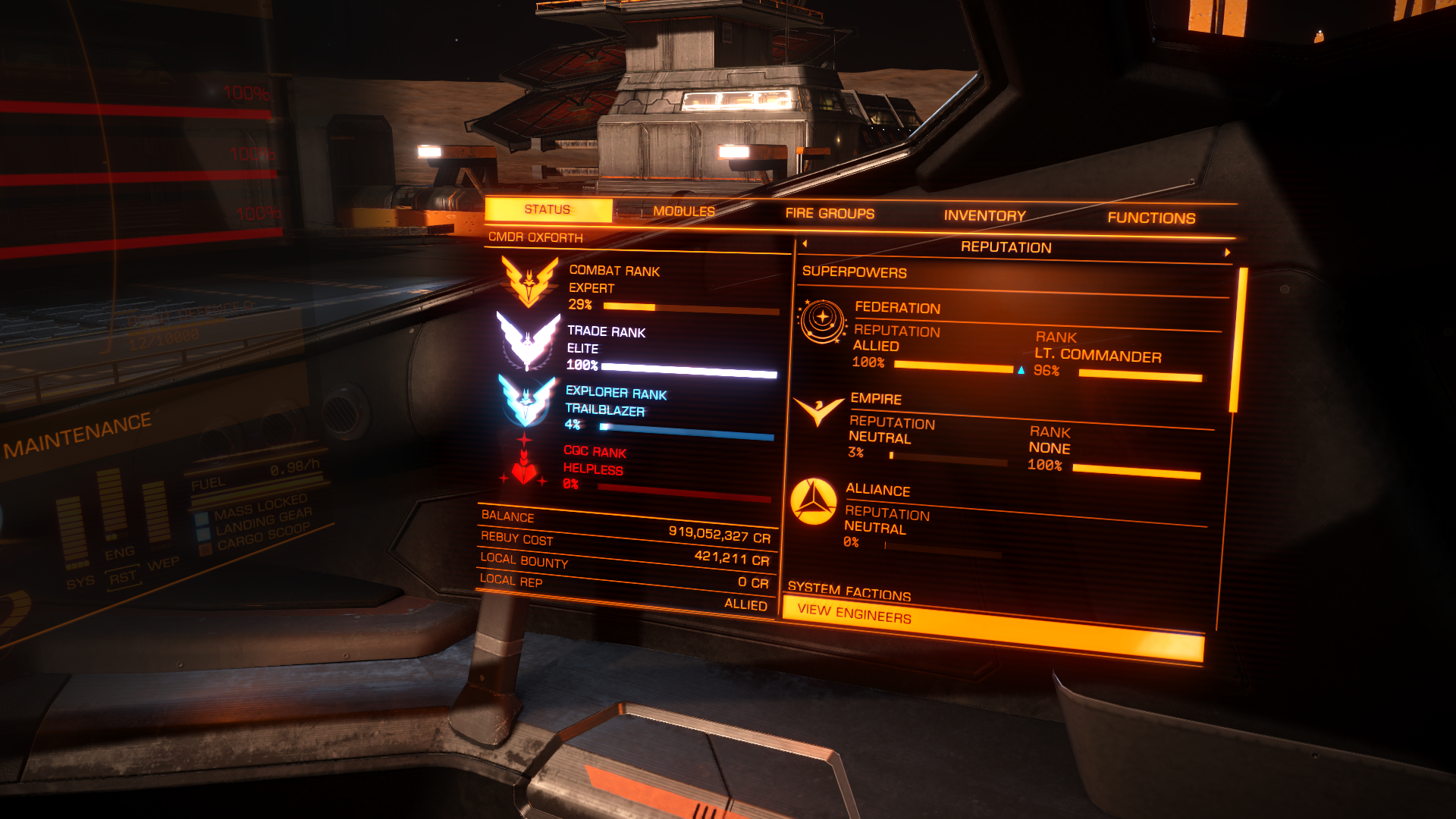
Task: Select the Federation superpower entry
Action: coord(898,308)
